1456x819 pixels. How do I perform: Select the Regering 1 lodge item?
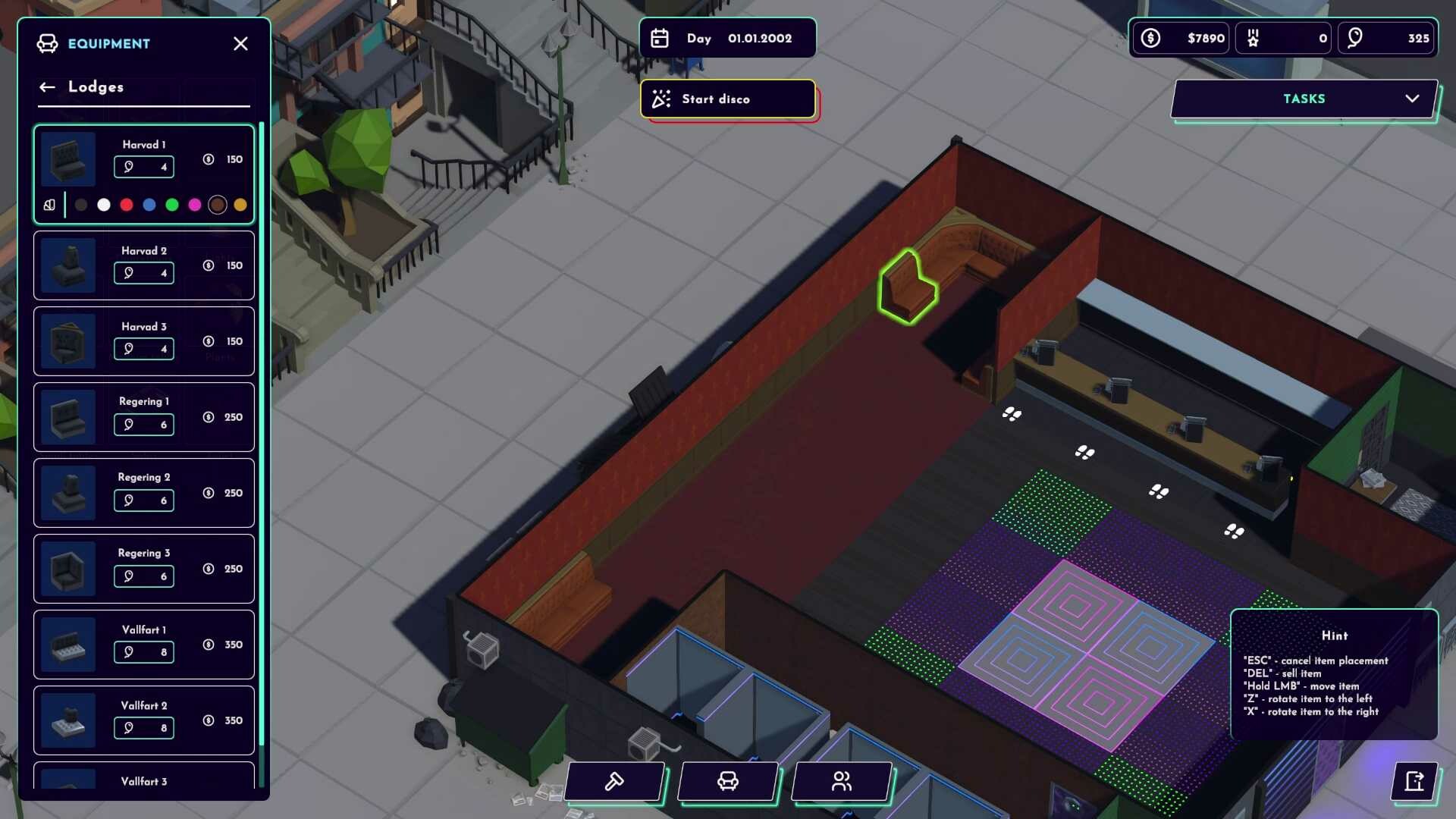143,416
